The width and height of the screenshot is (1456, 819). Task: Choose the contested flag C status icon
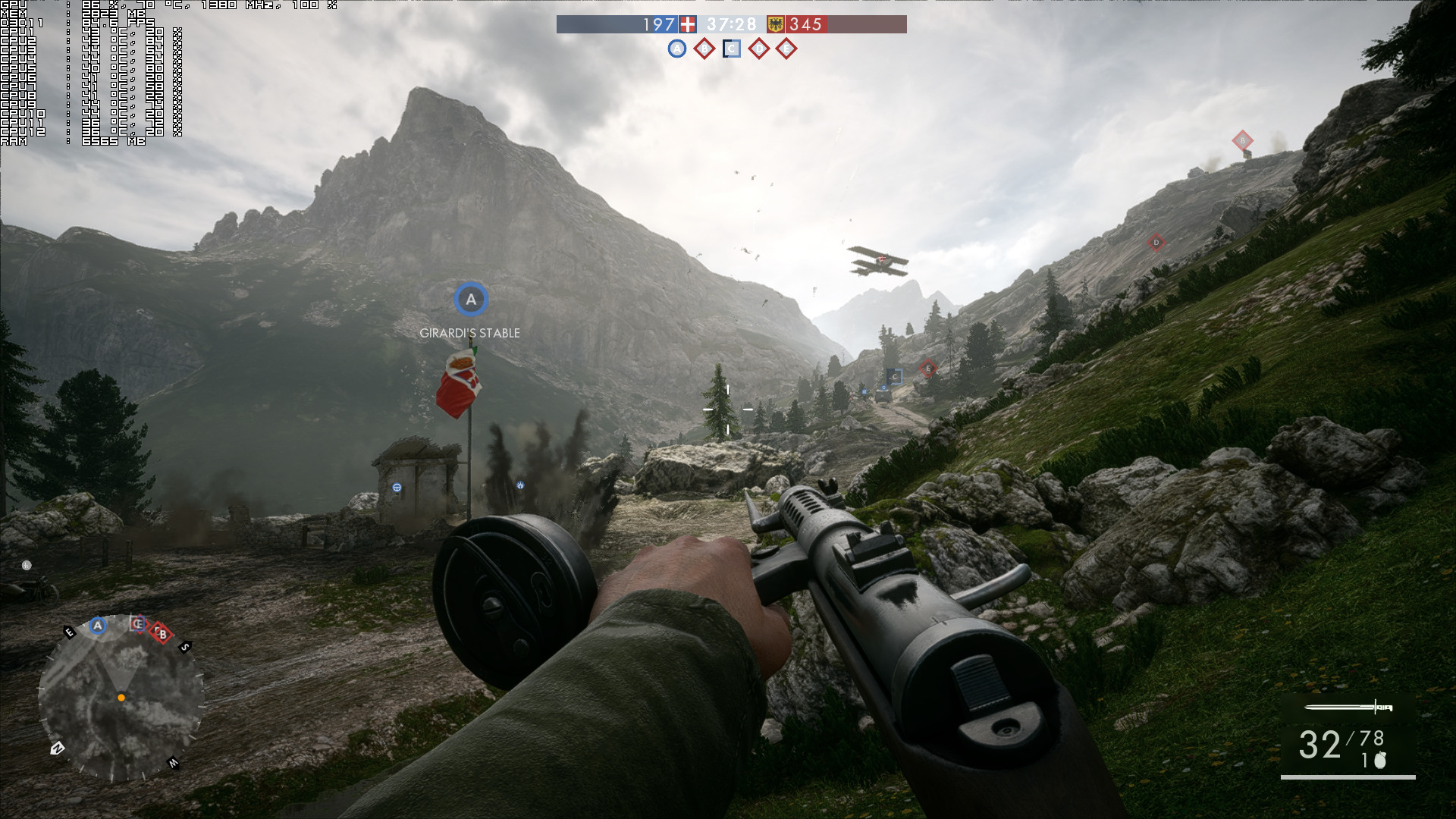click(x=732, y=49)
